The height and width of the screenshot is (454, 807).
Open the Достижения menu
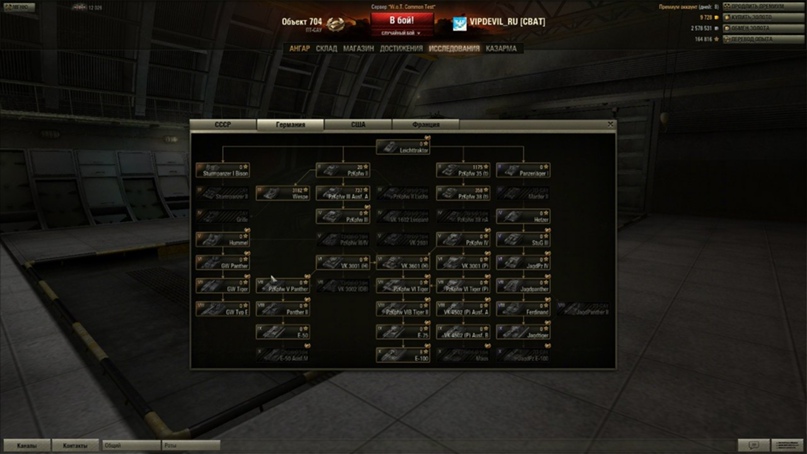pyautogui.click(x=400, y=48)
